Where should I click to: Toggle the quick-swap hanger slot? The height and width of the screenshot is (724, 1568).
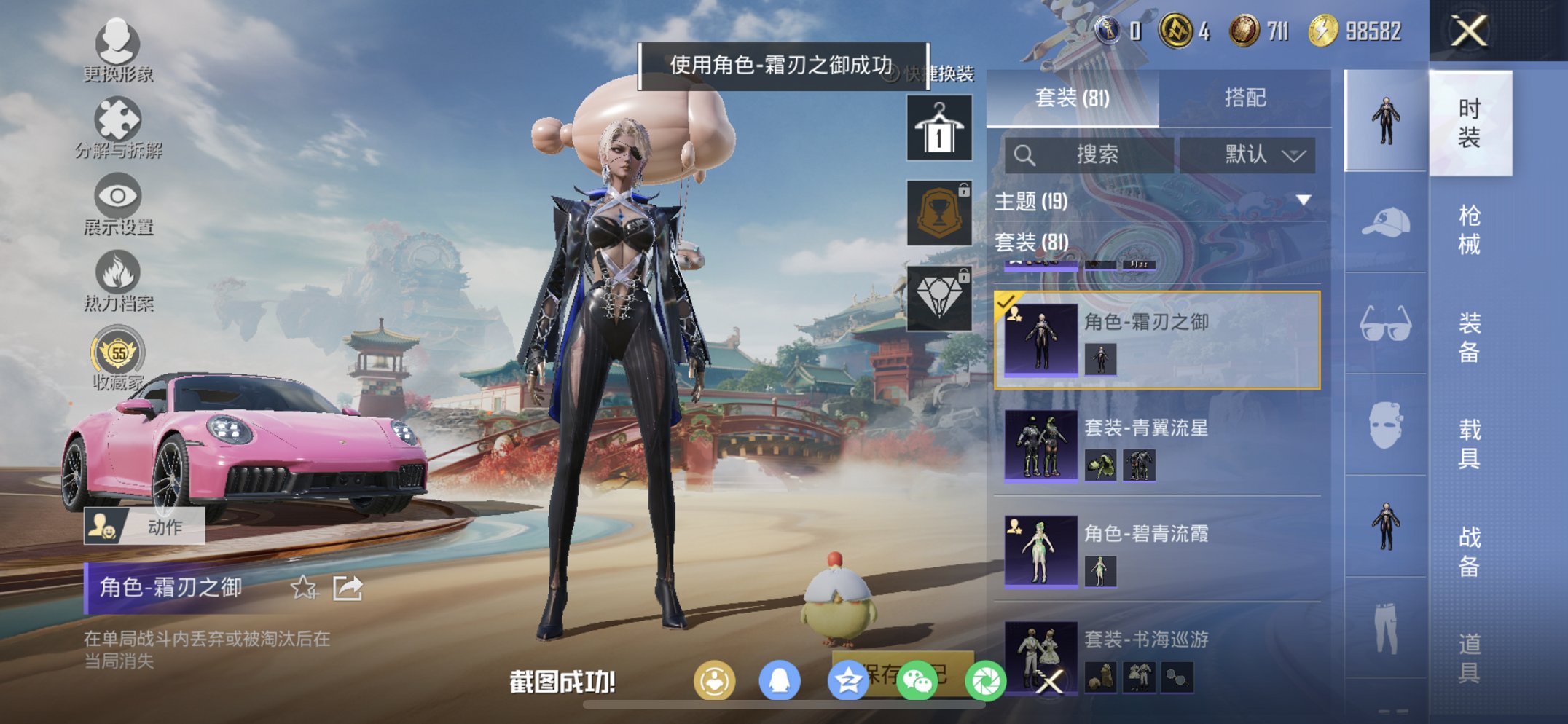pyautogui.click(x=938, y=130)
